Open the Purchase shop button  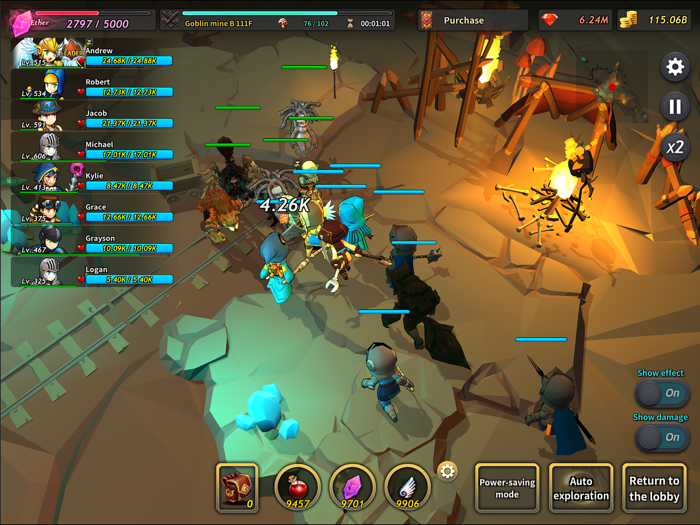click(x=472, y=20)
